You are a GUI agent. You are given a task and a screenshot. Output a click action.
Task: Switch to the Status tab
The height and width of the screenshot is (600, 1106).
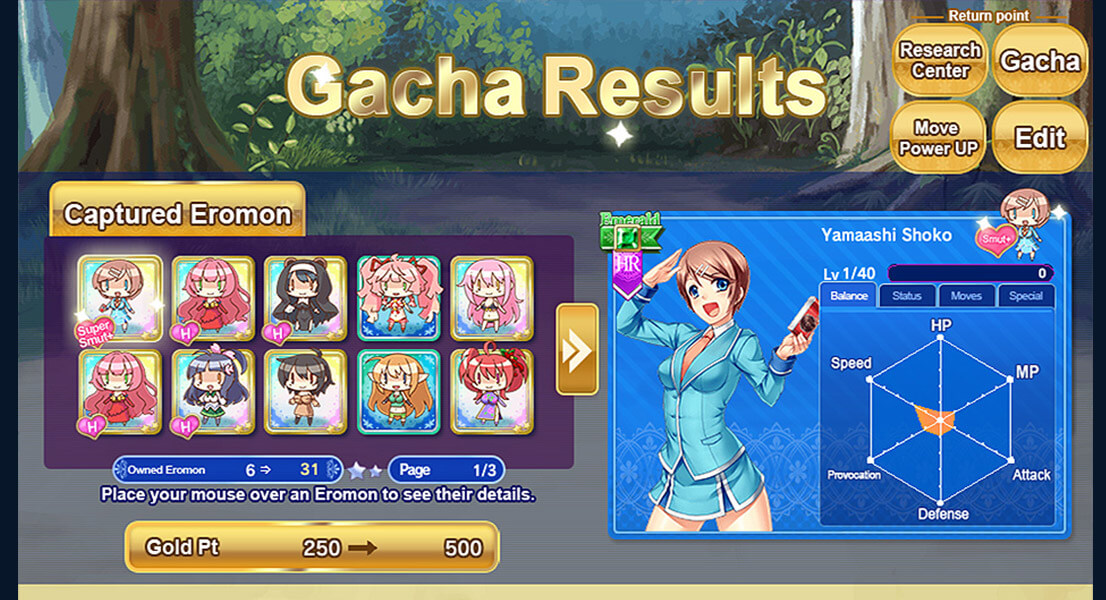coord(907,296)
